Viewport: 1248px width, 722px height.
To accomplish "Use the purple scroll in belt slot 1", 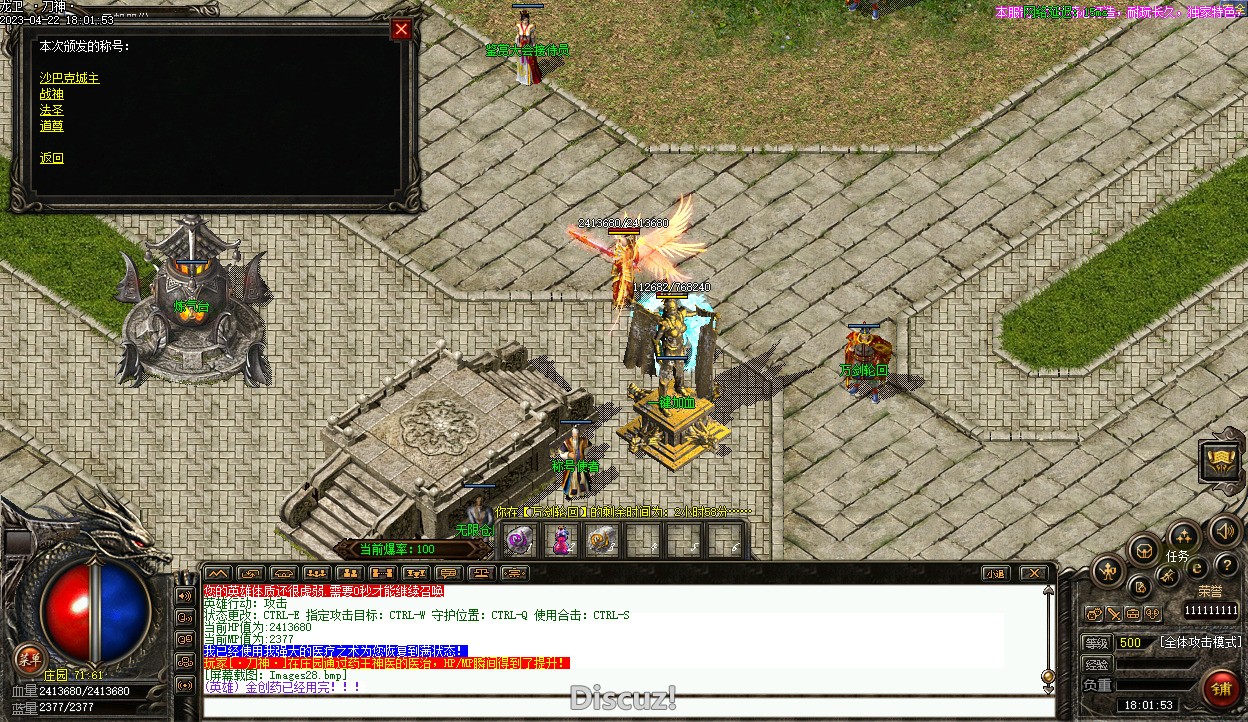I will (x=518, y=541).
